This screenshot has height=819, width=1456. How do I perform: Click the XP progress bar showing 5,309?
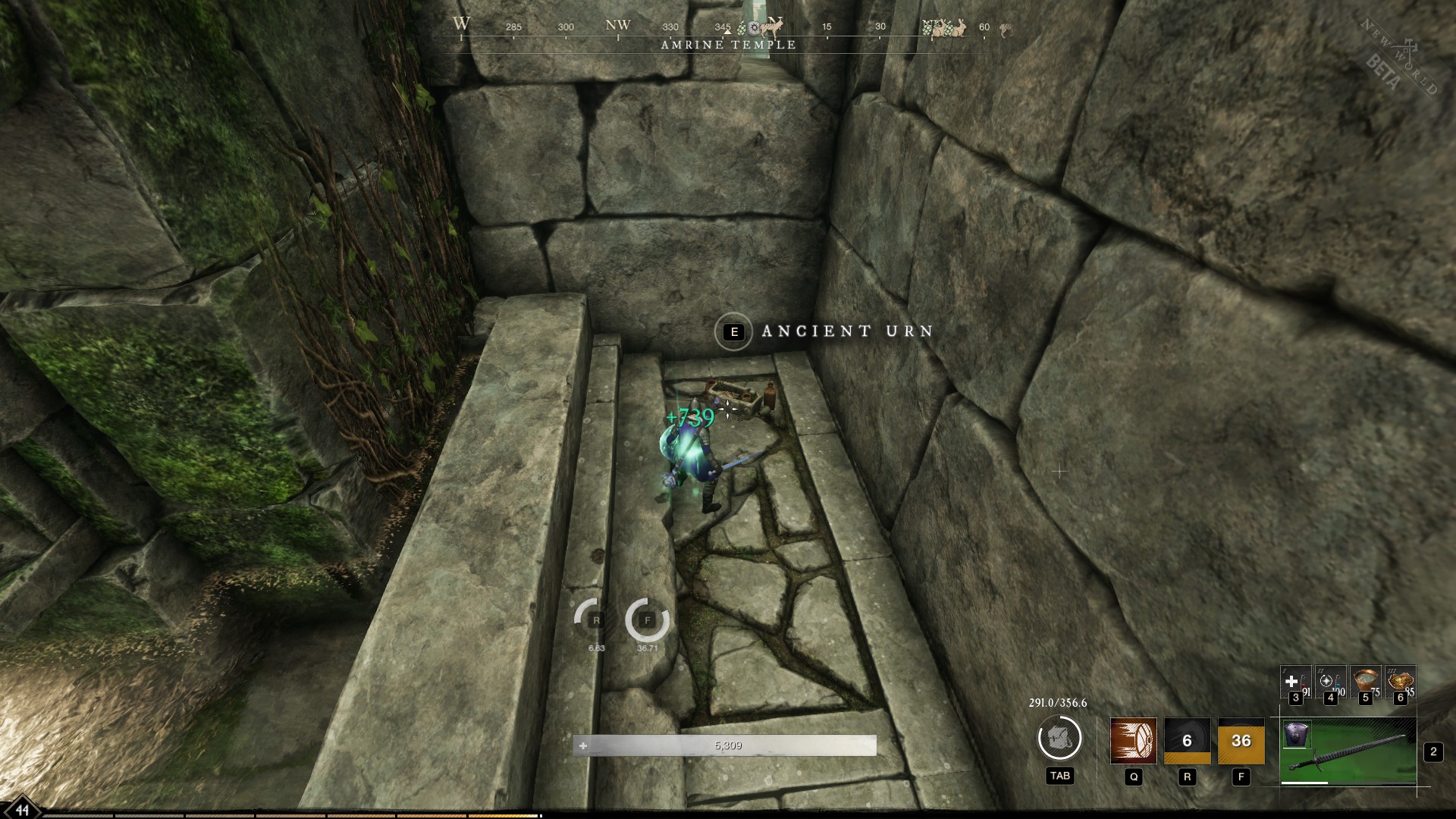tap(728, 745)
